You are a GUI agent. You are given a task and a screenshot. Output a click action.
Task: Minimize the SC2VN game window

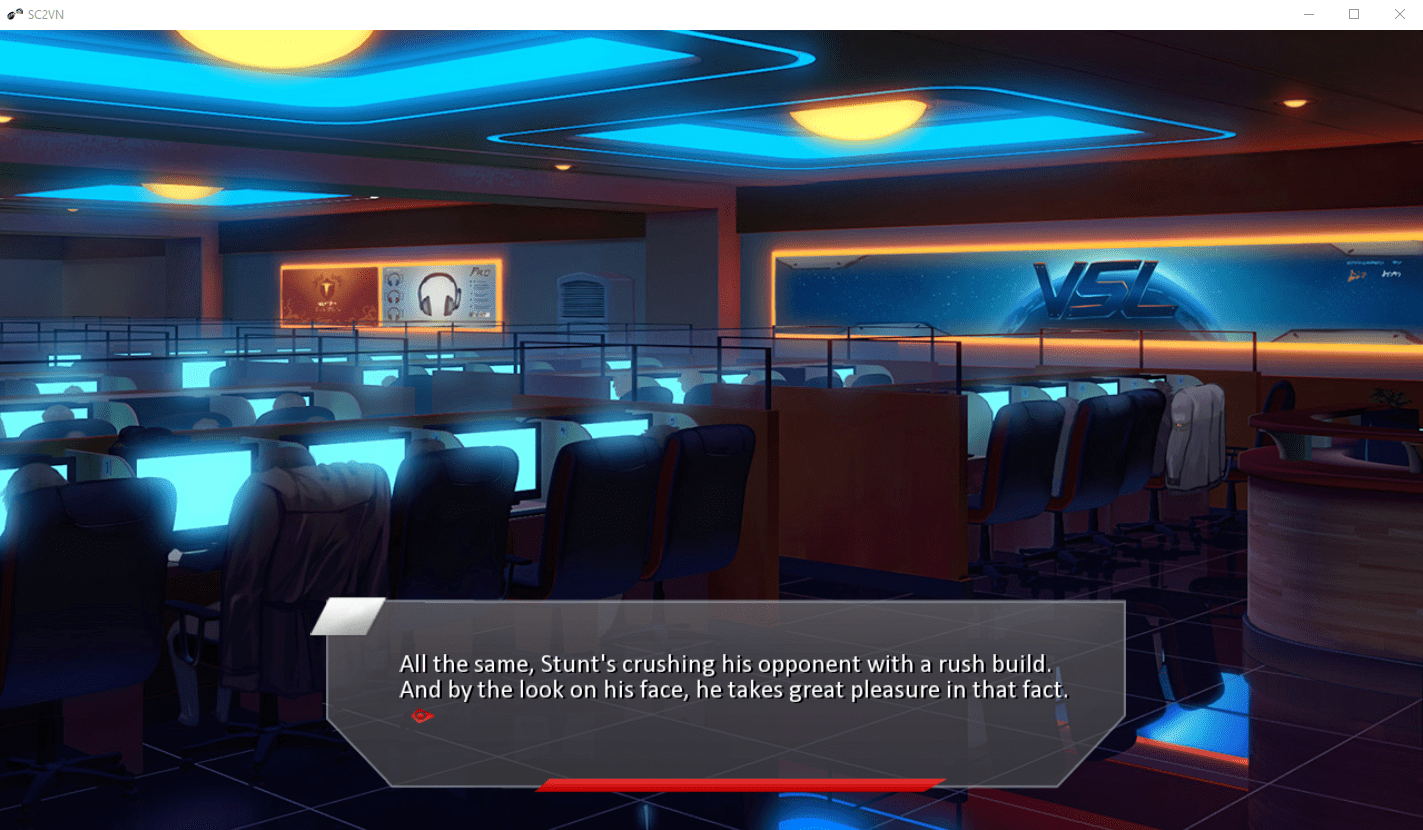(x=1310, y=14)
